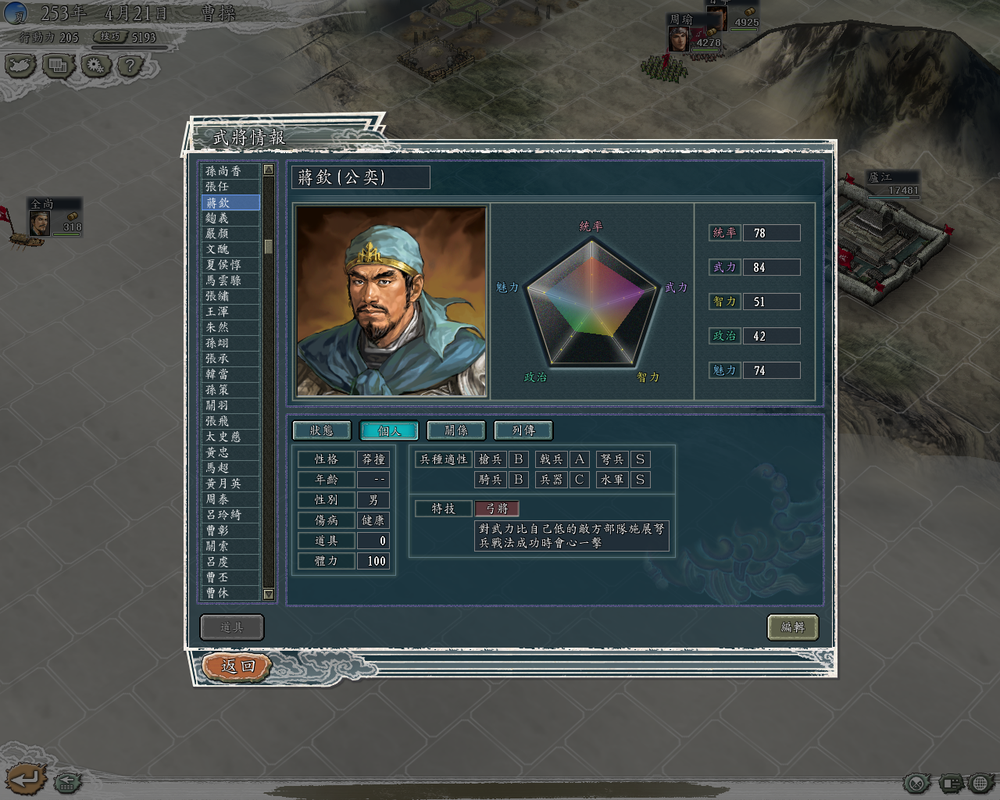The image size is (1000, 800).
Task: Open the question mark help icon
Action: pyautogui.click(x=129, y=66)
